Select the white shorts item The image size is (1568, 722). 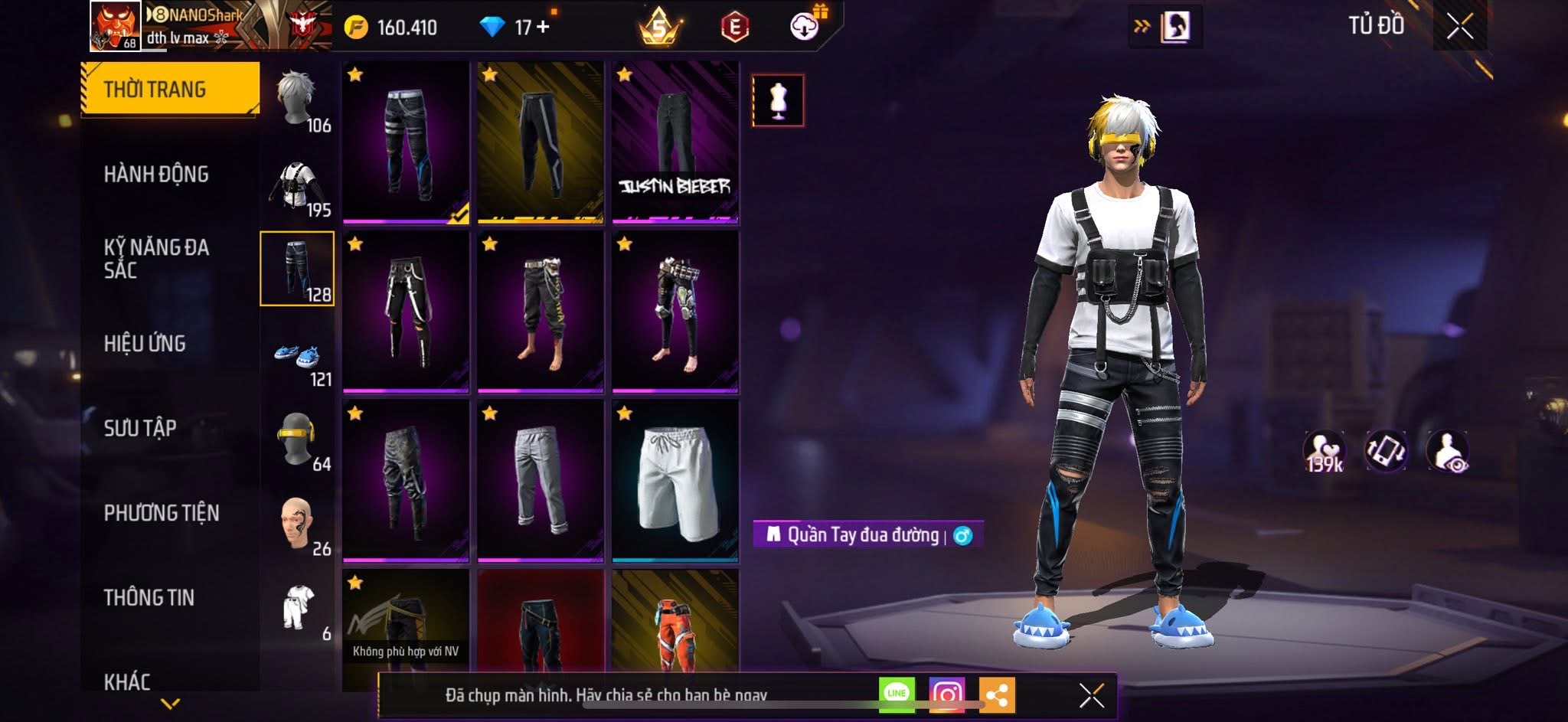(675, 481)
